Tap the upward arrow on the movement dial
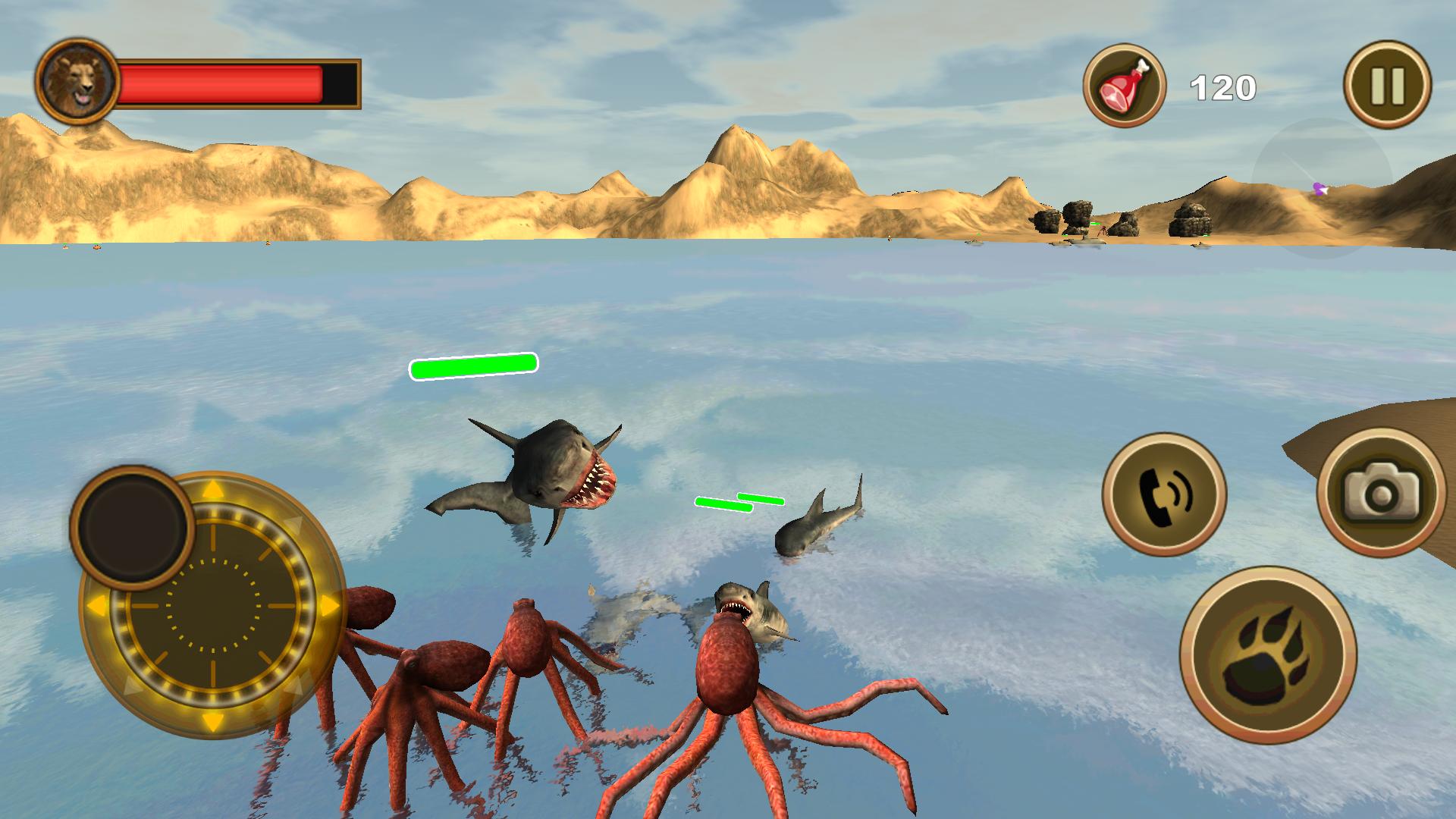Image resolution: width=1456 pixels, height=819 pixels. point(213,488)
